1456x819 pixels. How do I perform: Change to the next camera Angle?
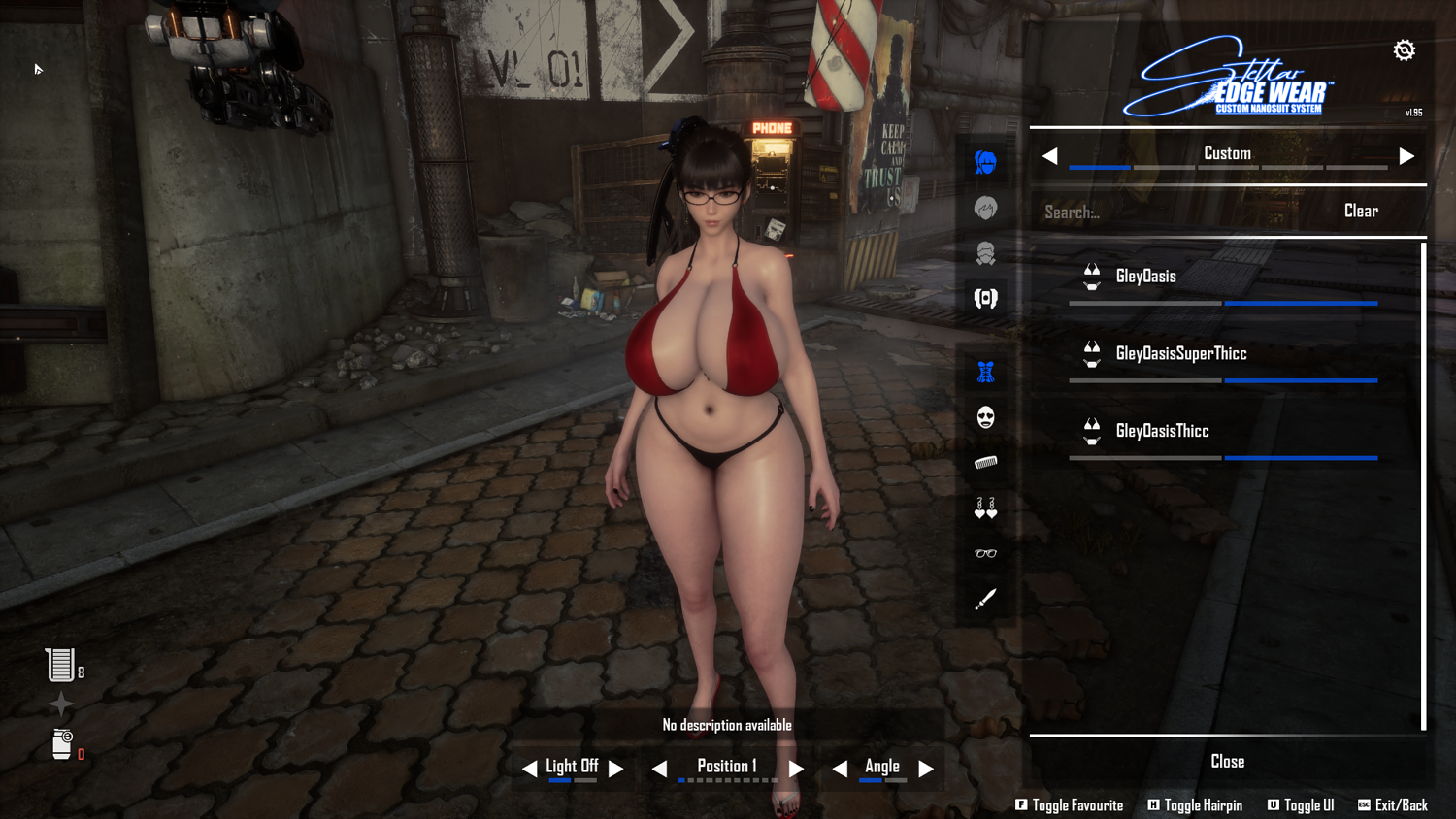pyautogui.click(x=926, y=769)
